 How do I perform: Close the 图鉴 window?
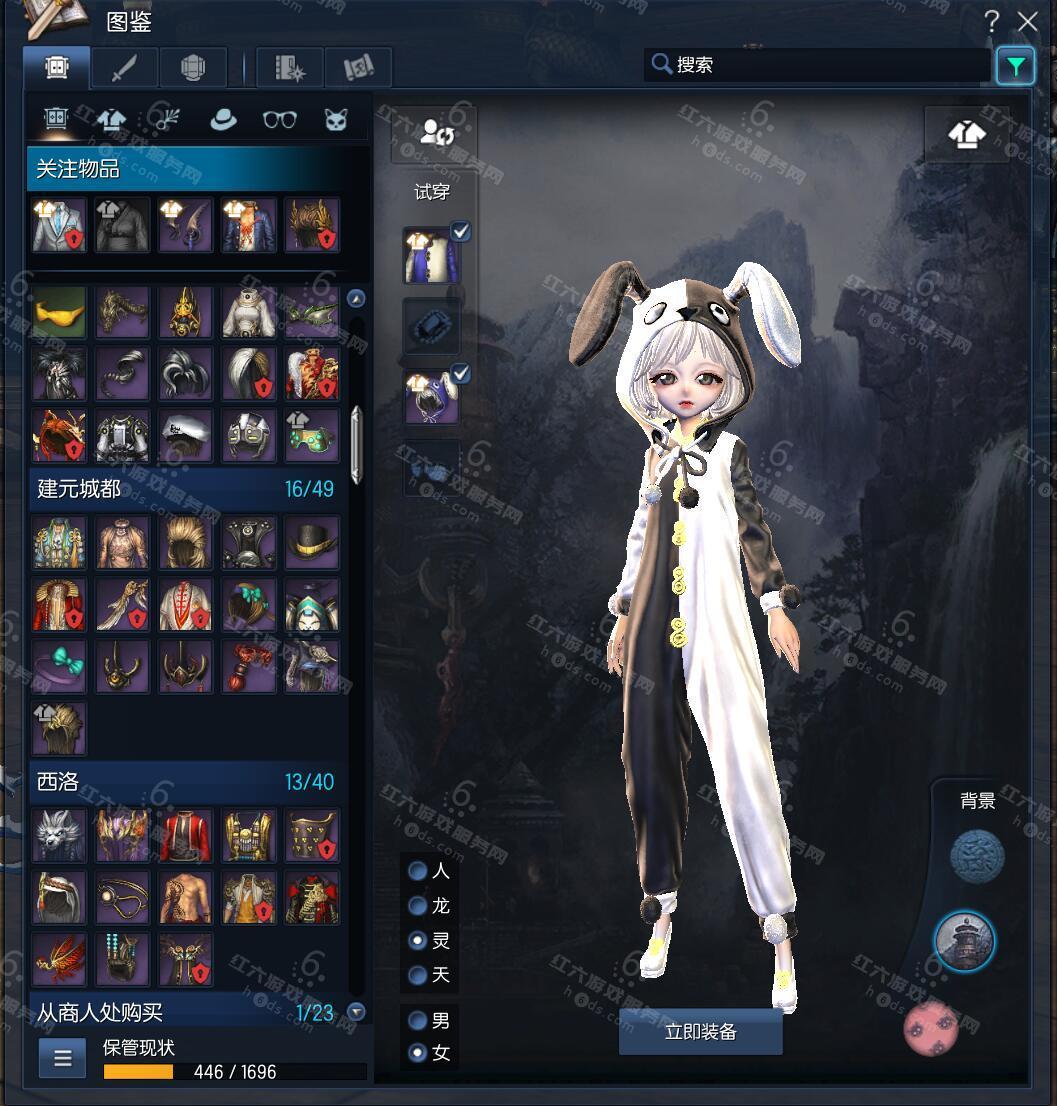click(x=1027, y=21)
